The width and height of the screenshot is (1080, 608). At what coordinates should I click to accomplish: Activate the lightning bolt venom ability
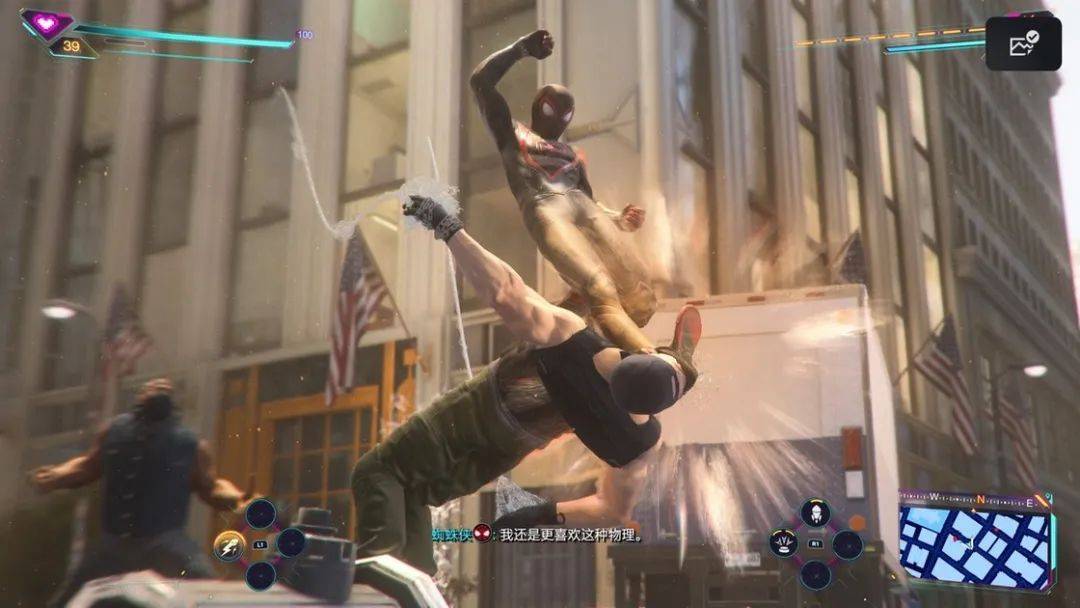(229, 546)
